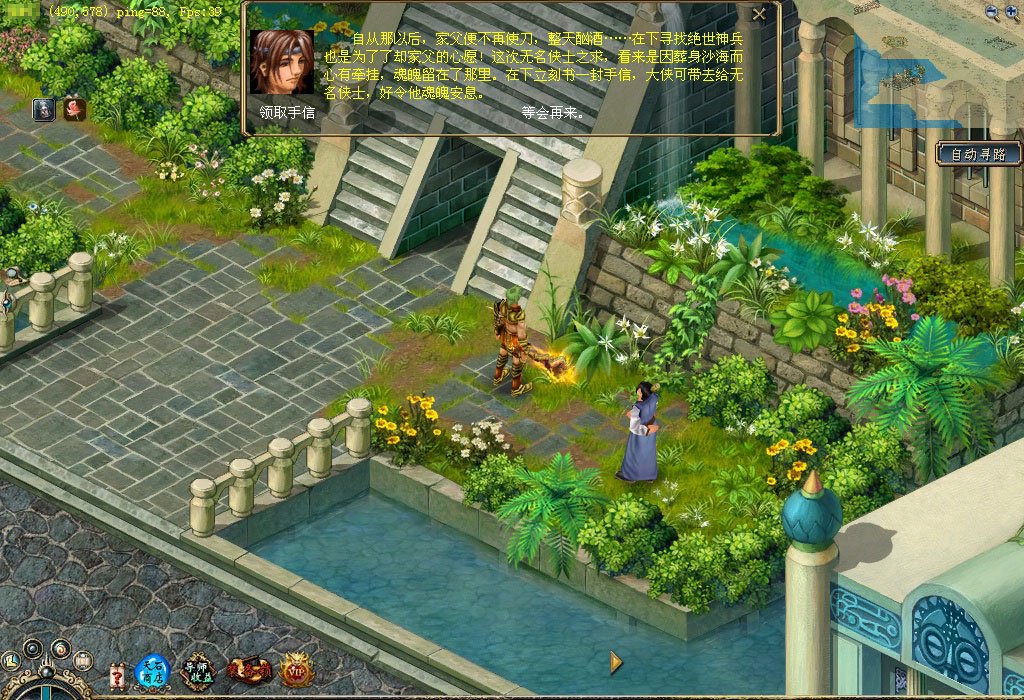Open the golden VIP badge menu
This screenshot has width=1024, height=700.
tap(296, 670)
